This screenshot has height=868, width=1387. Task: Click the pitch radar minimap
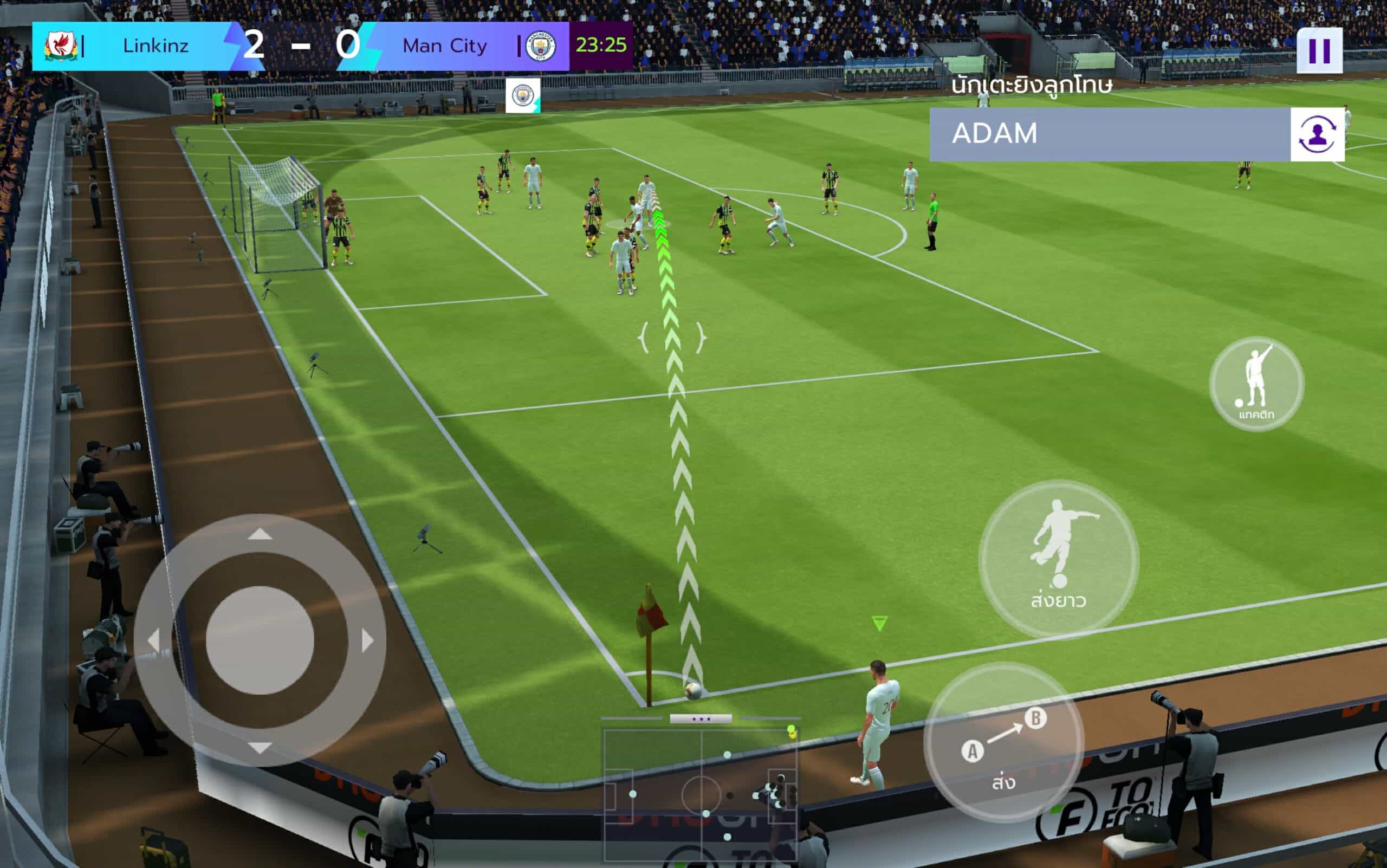(x=701, y=795)
